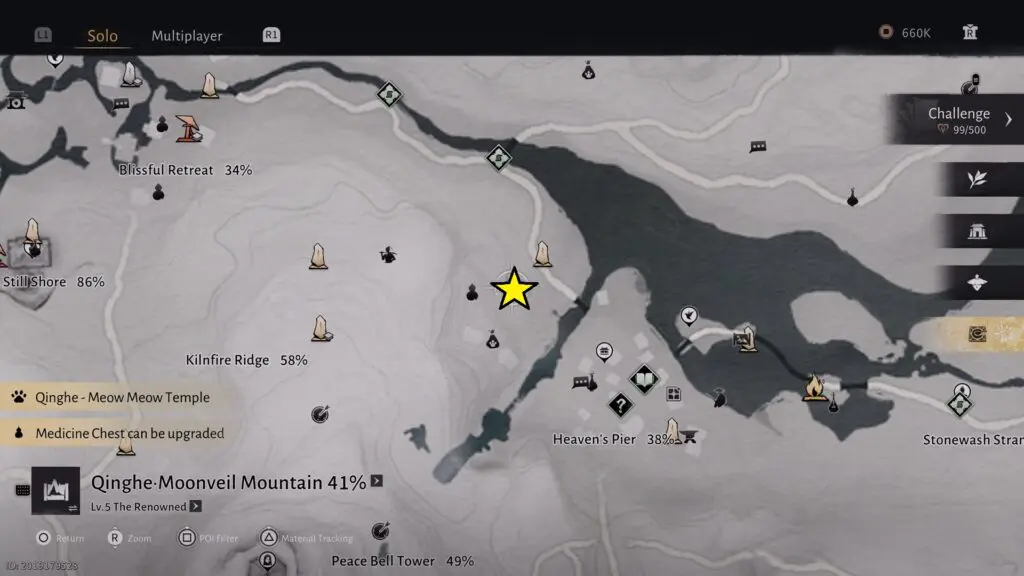Select the open book diamond marker
This screenshot has width=1024, height=576.
tap(643, 379)
